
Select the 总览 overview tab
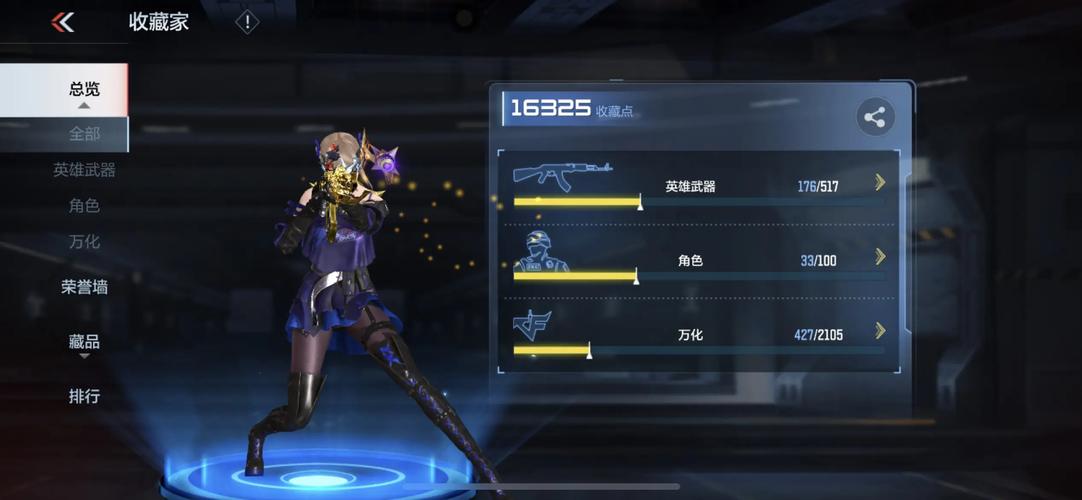click(x=83, y=89)
